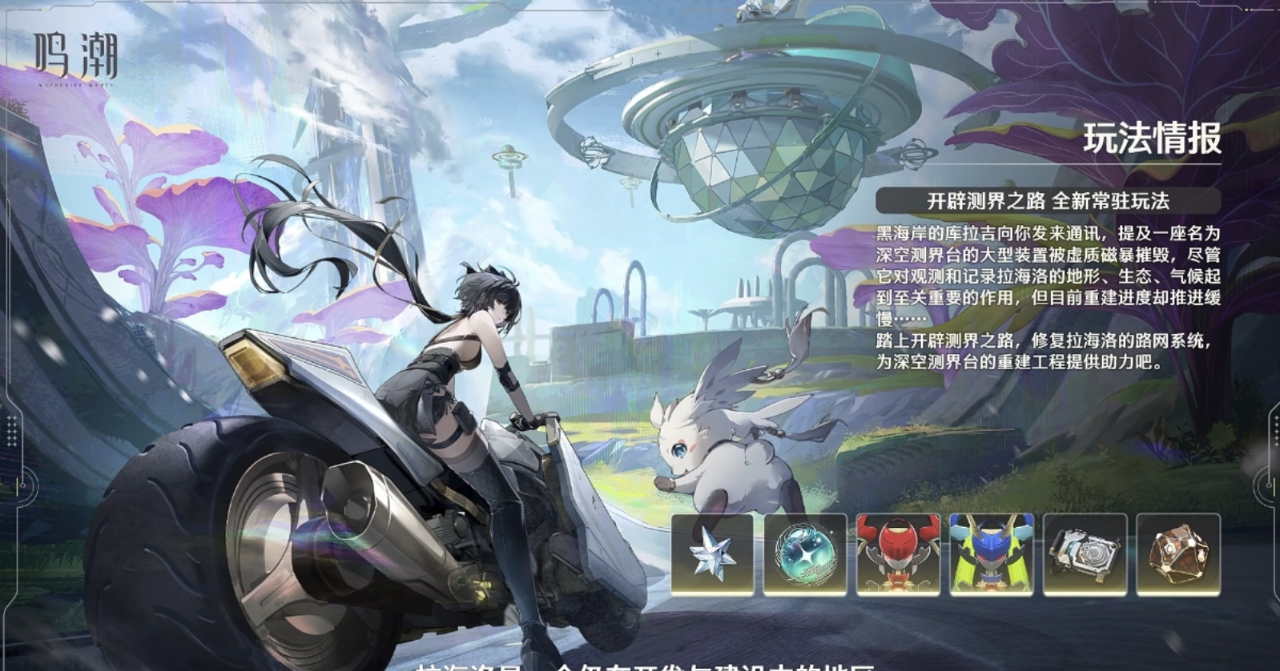Click the brown polyhedron cube reward
1280x671 pixels.
point(1178,554)
